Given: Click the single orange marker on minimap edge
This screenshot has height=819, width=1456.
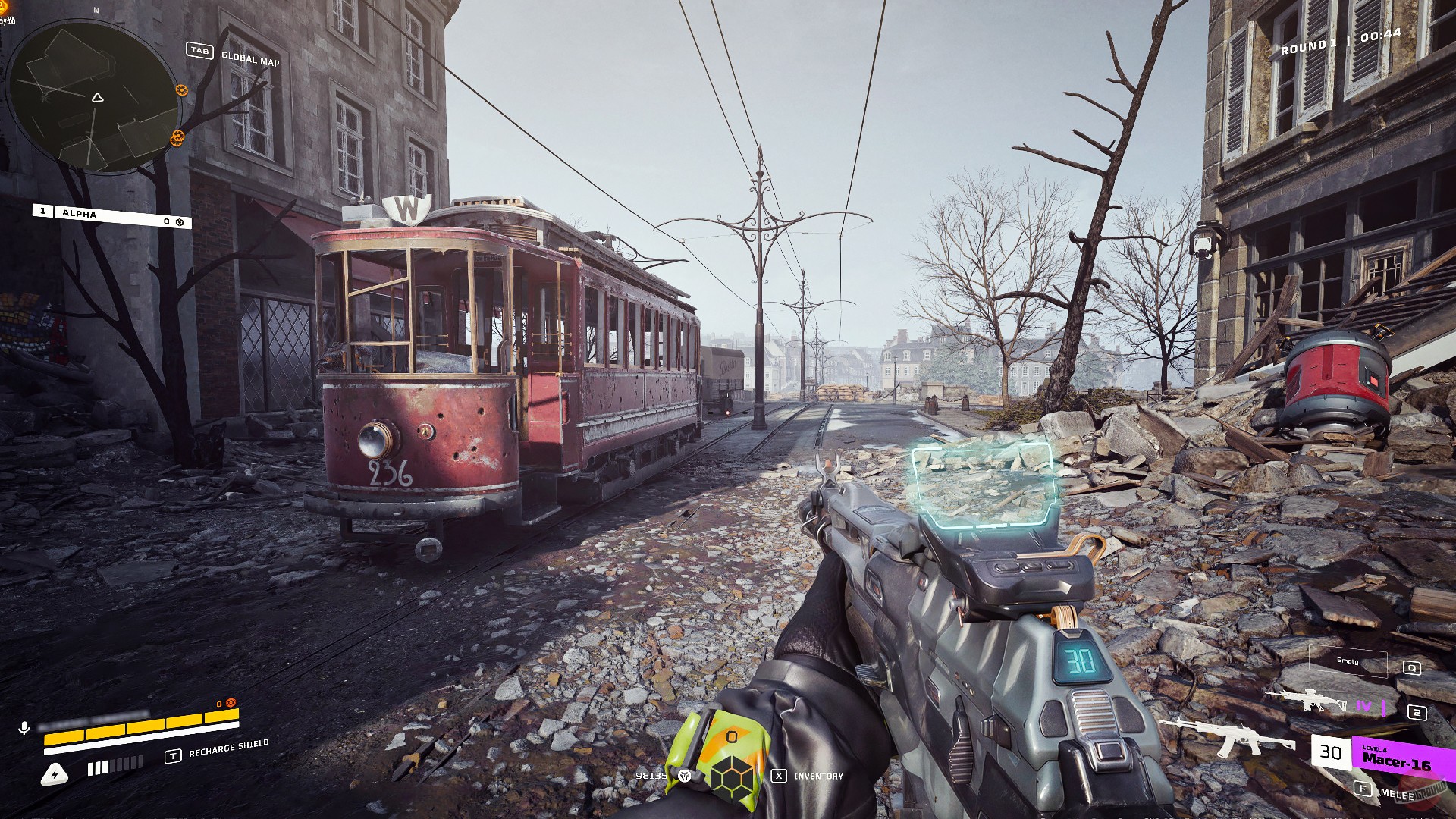Looking at the screenshot, I should (181, 90).
